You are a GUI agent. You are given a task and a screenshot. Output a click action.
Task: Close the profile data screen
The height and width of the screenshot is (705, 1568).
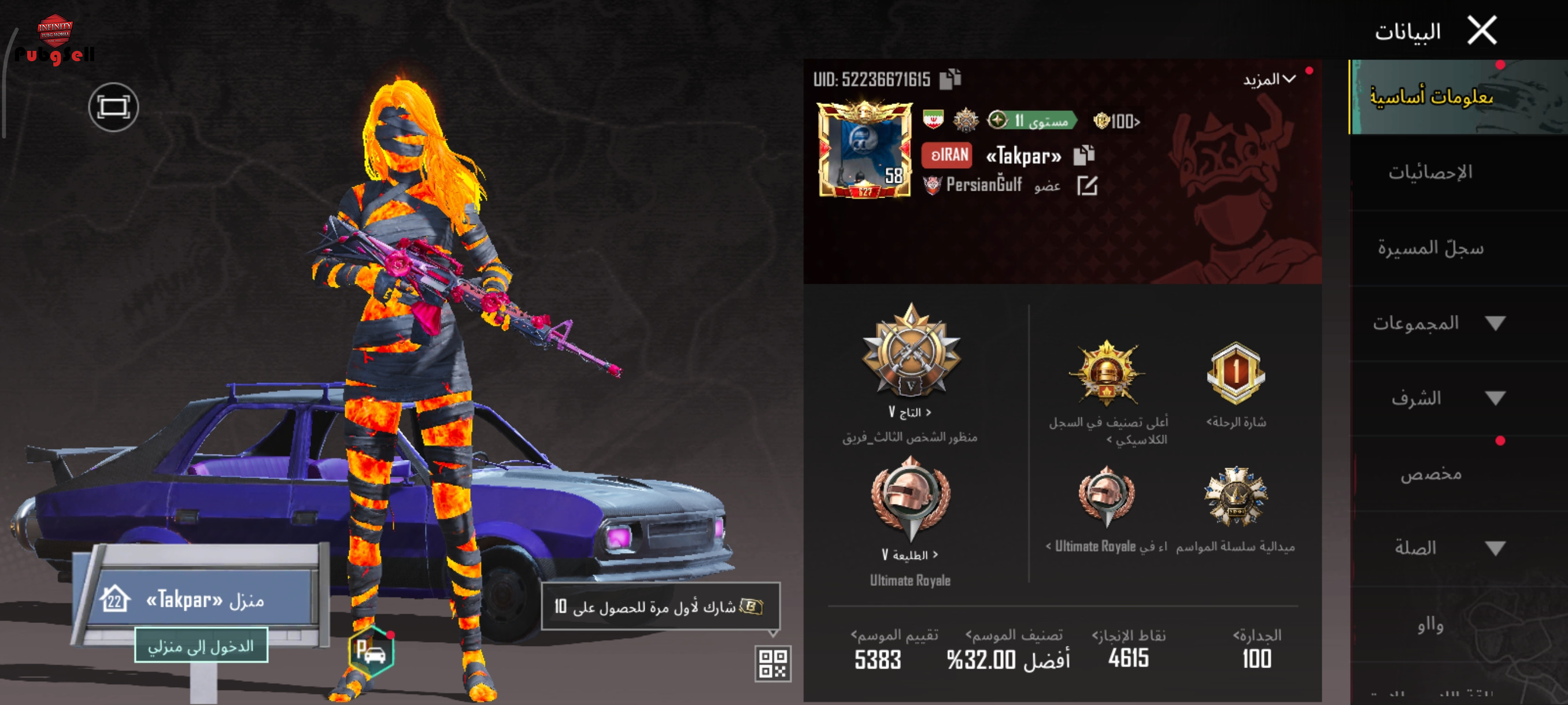pyautogui.click(x=1482, y=31)
